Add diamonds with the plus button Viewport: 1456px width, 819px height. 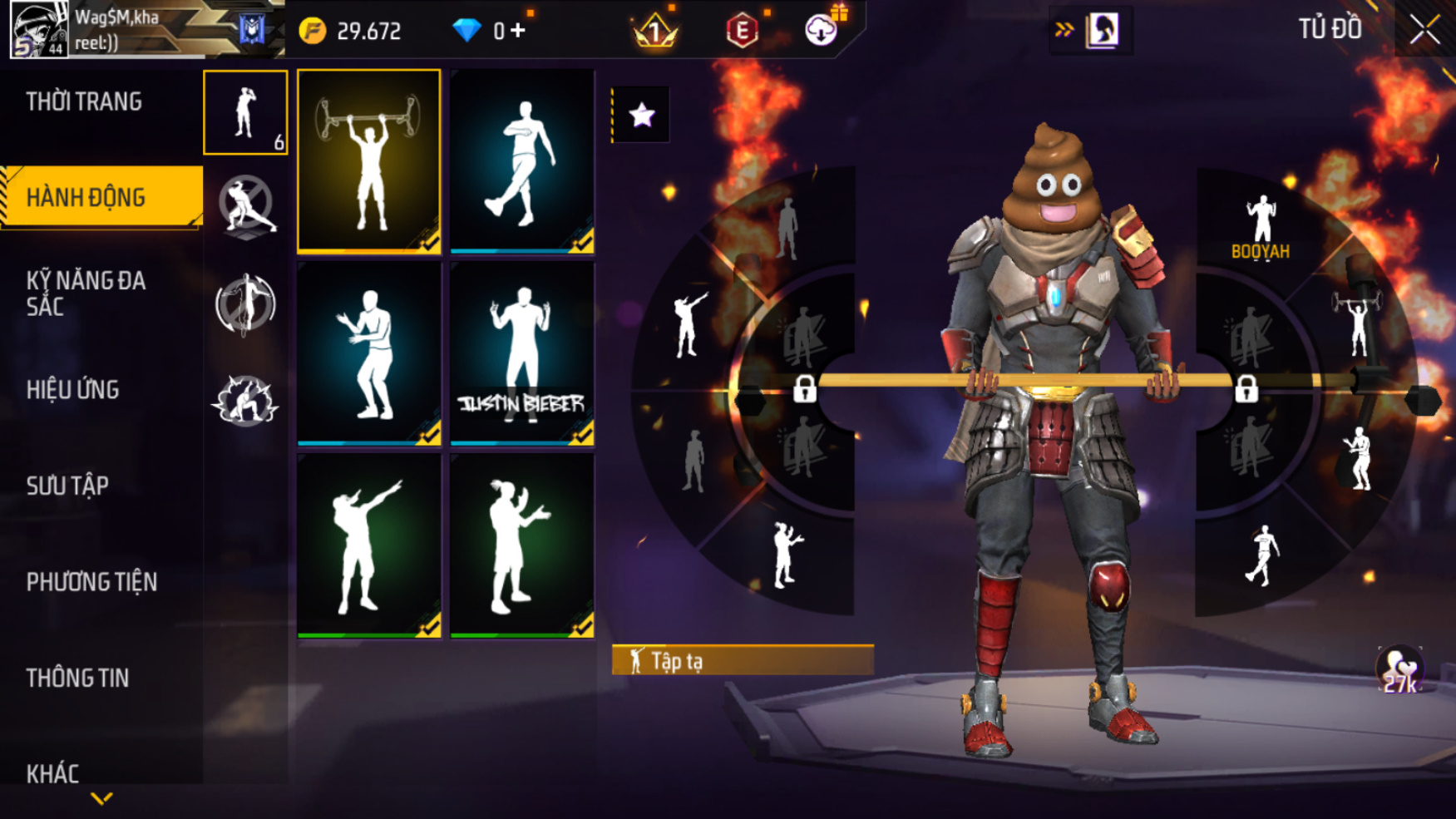(519, 31)
